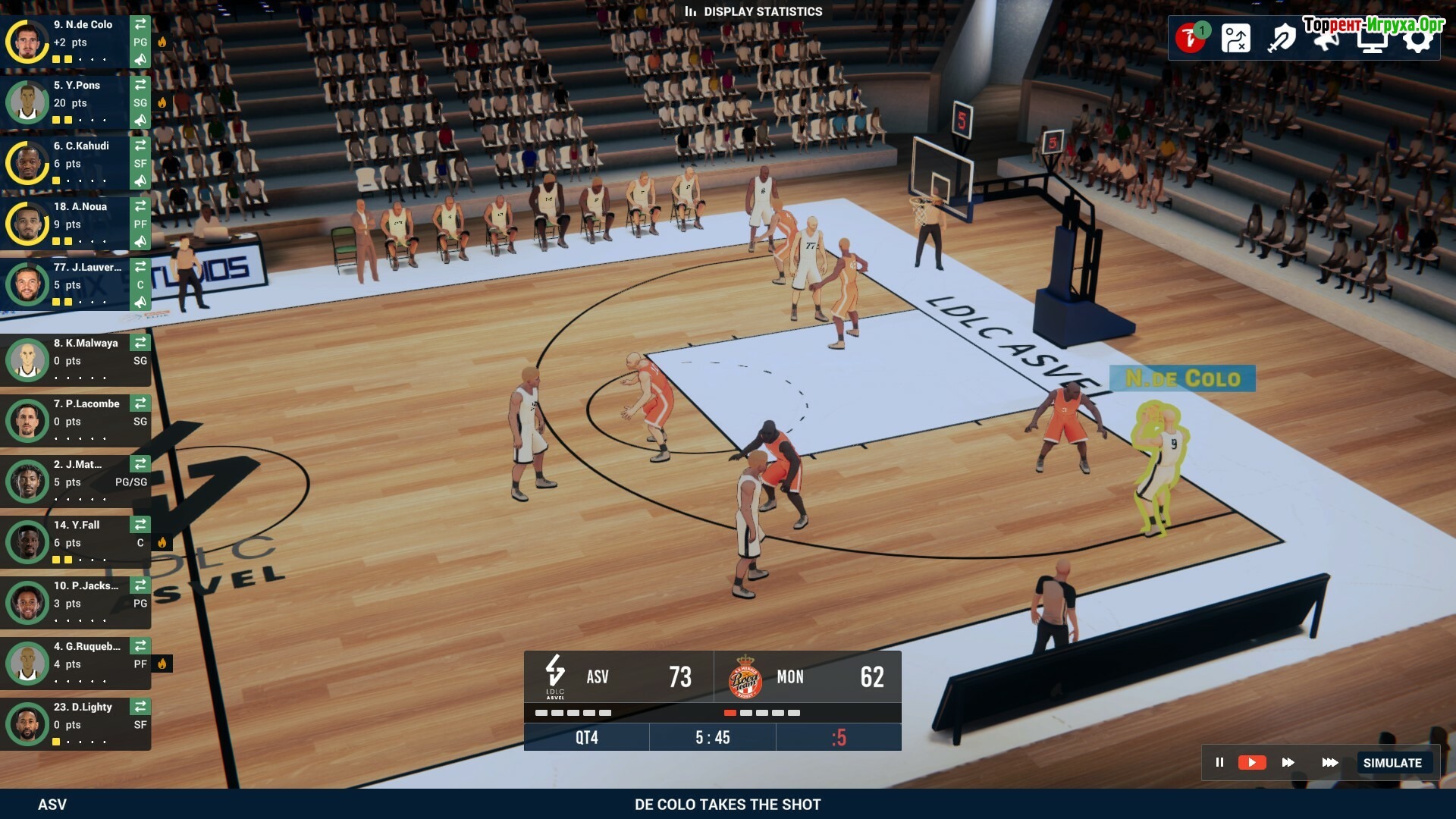This screenshot has height=819, width=1456.
Task: Open the settings gear menu
Action: [1417, 39]
